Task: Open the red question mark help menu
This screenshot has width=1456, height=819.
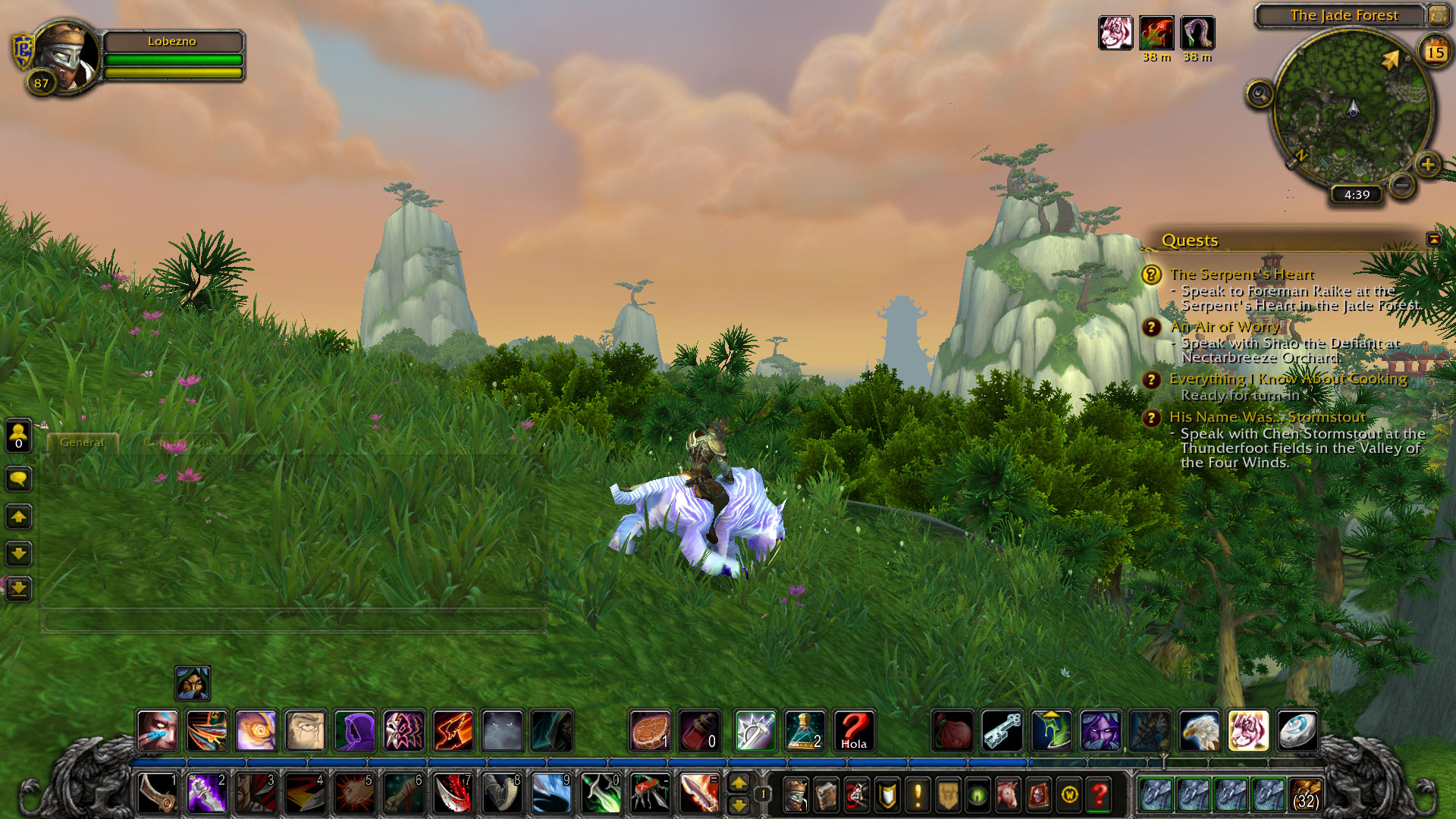Action: click(1099, 795)
